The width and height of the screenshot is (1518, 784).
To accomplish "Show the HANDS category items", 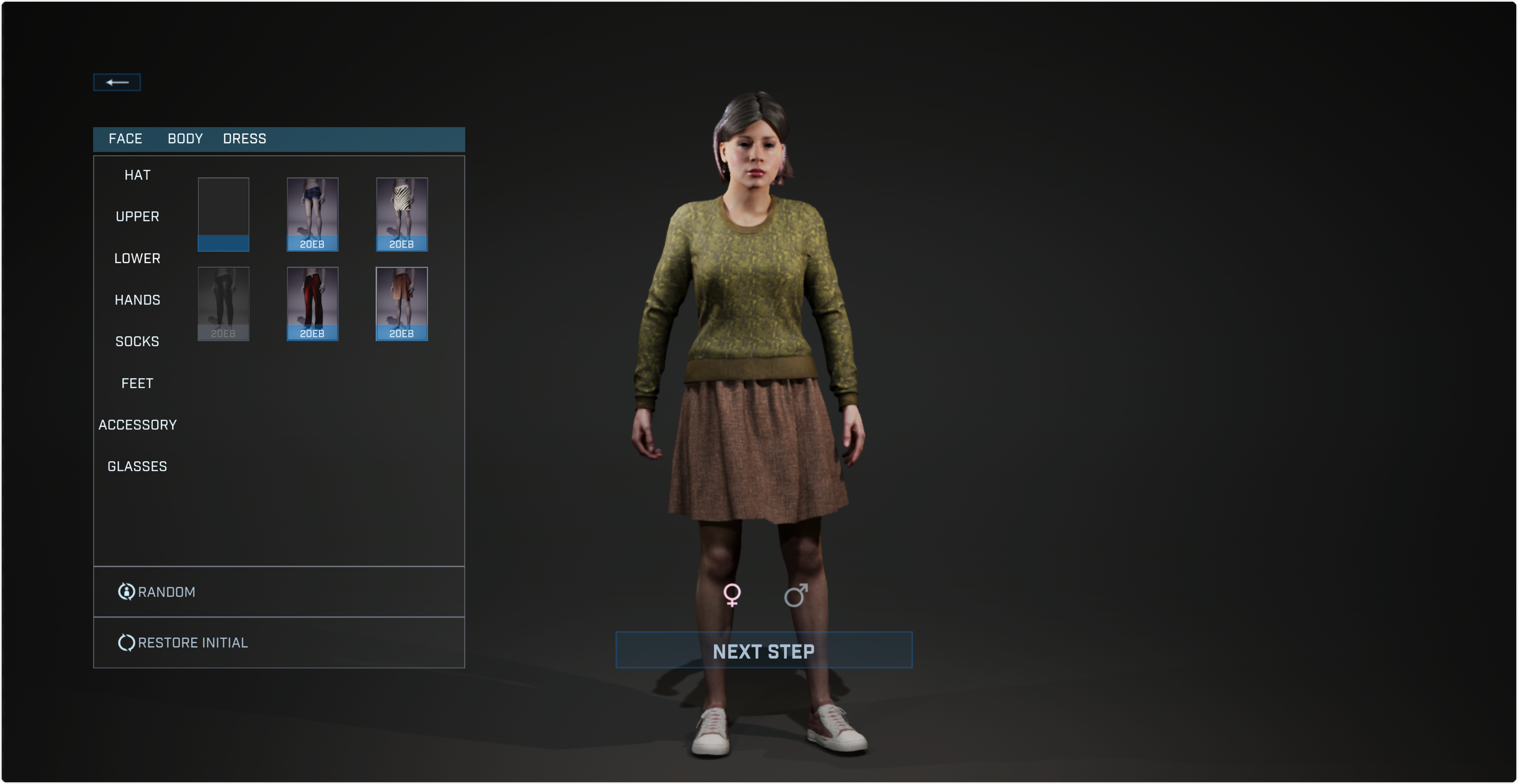I will pyautogui.click(x=137, y=301).
